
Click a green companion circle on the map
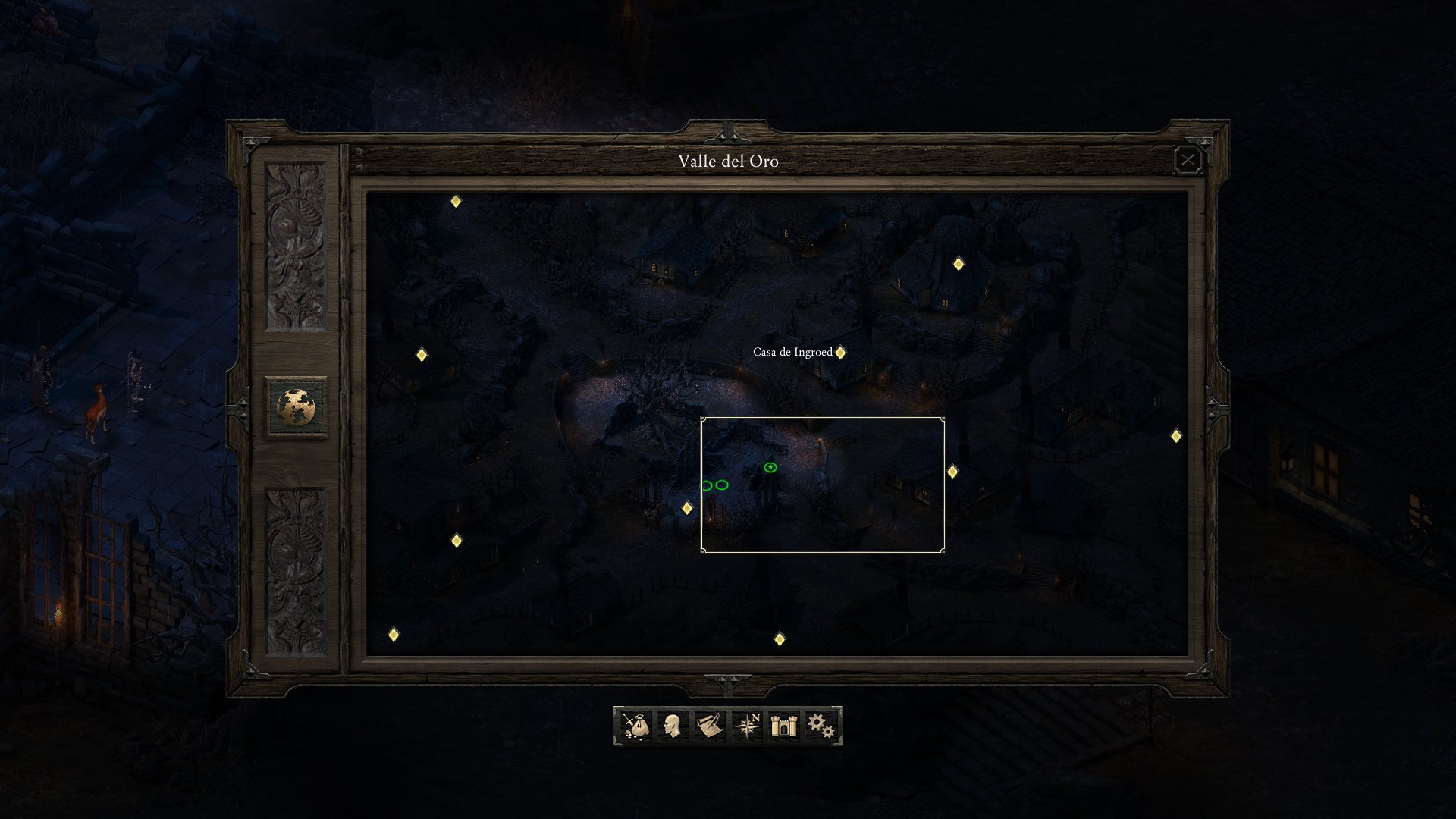click(722, 483)
